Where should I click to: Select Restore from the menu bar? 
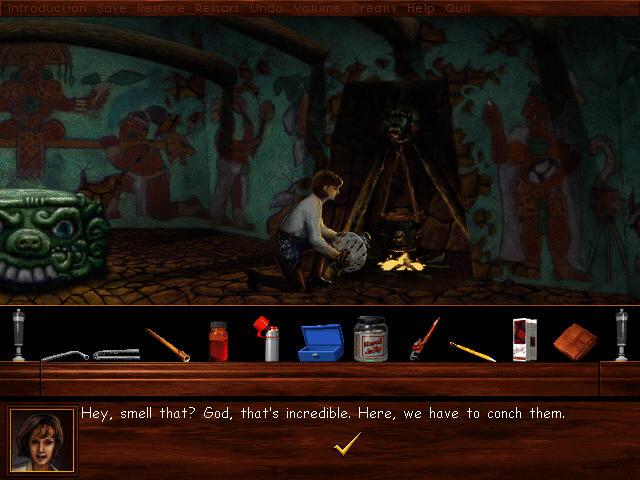point(160,8)
